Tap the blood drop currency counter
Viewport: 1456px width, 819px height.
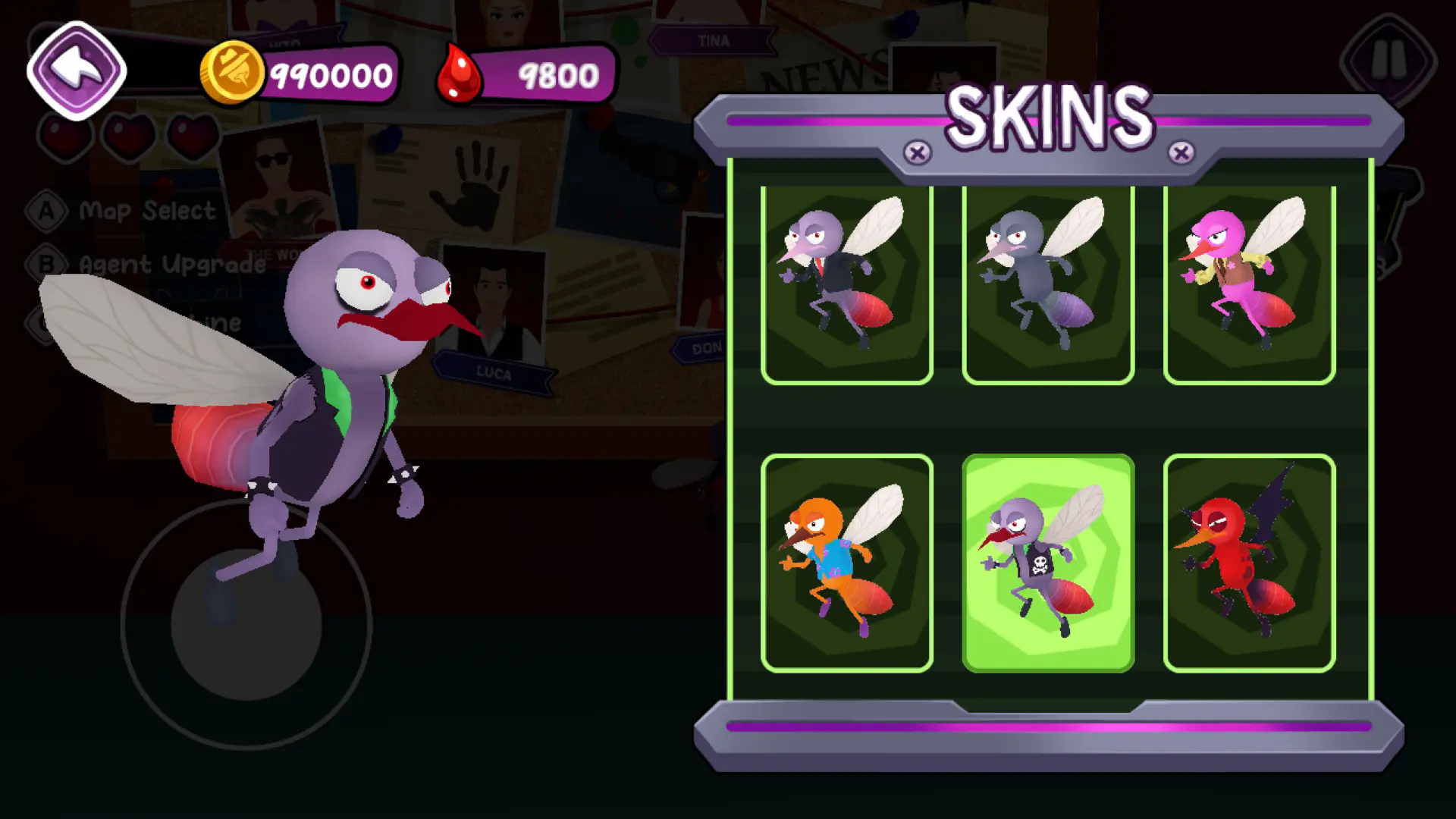[x=528, y=74]
